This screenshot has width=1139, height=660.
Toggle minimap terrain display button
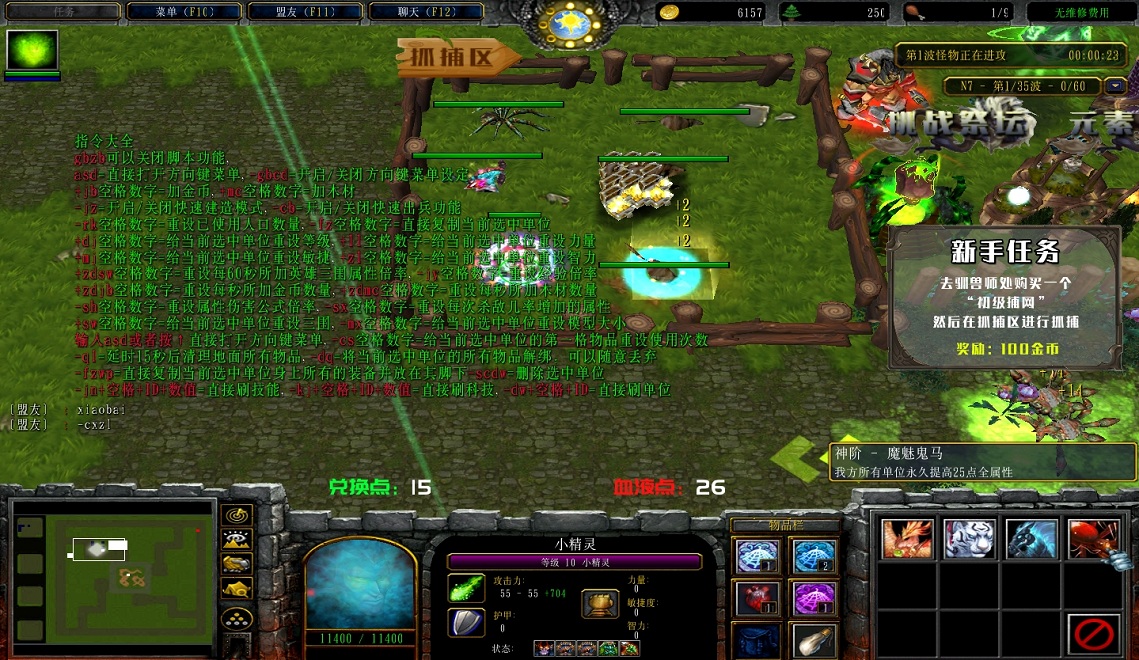(x=236, y=540)
